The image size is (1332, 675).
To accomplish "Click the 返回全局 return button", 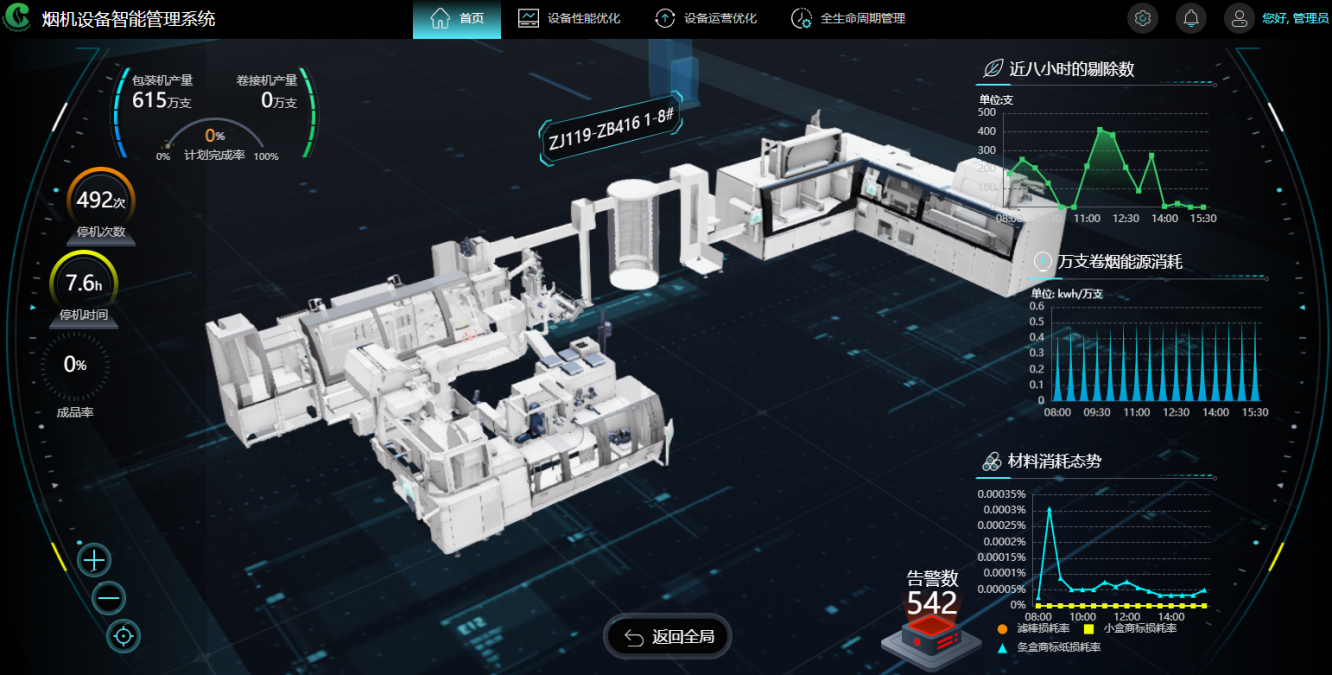I will [668, 637].
